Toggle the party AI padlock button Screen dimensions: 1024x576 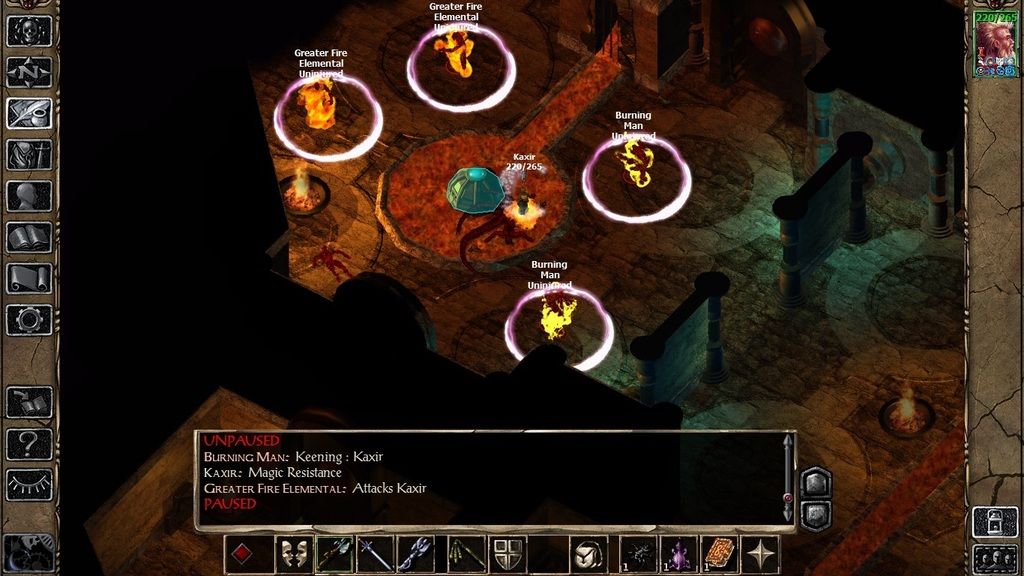pos(995,521)
